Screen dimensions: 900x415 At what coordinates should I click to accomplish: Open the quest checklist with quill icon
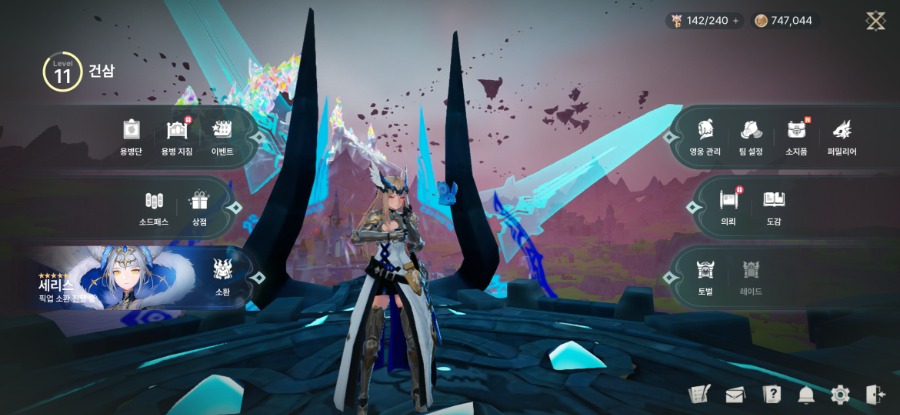coord(700,395)
